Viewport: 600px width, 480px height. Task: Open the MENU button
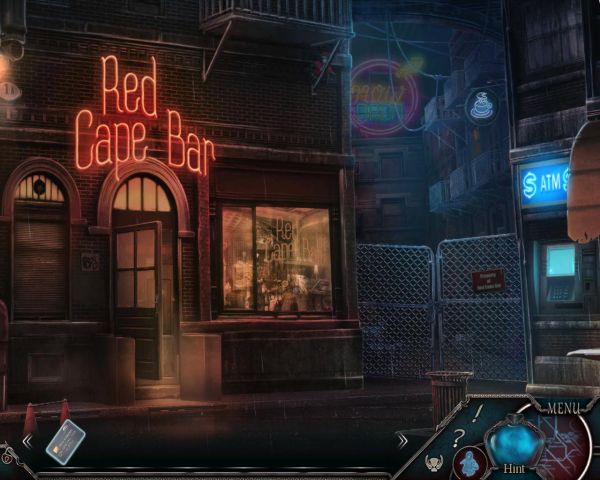[562, 407]
